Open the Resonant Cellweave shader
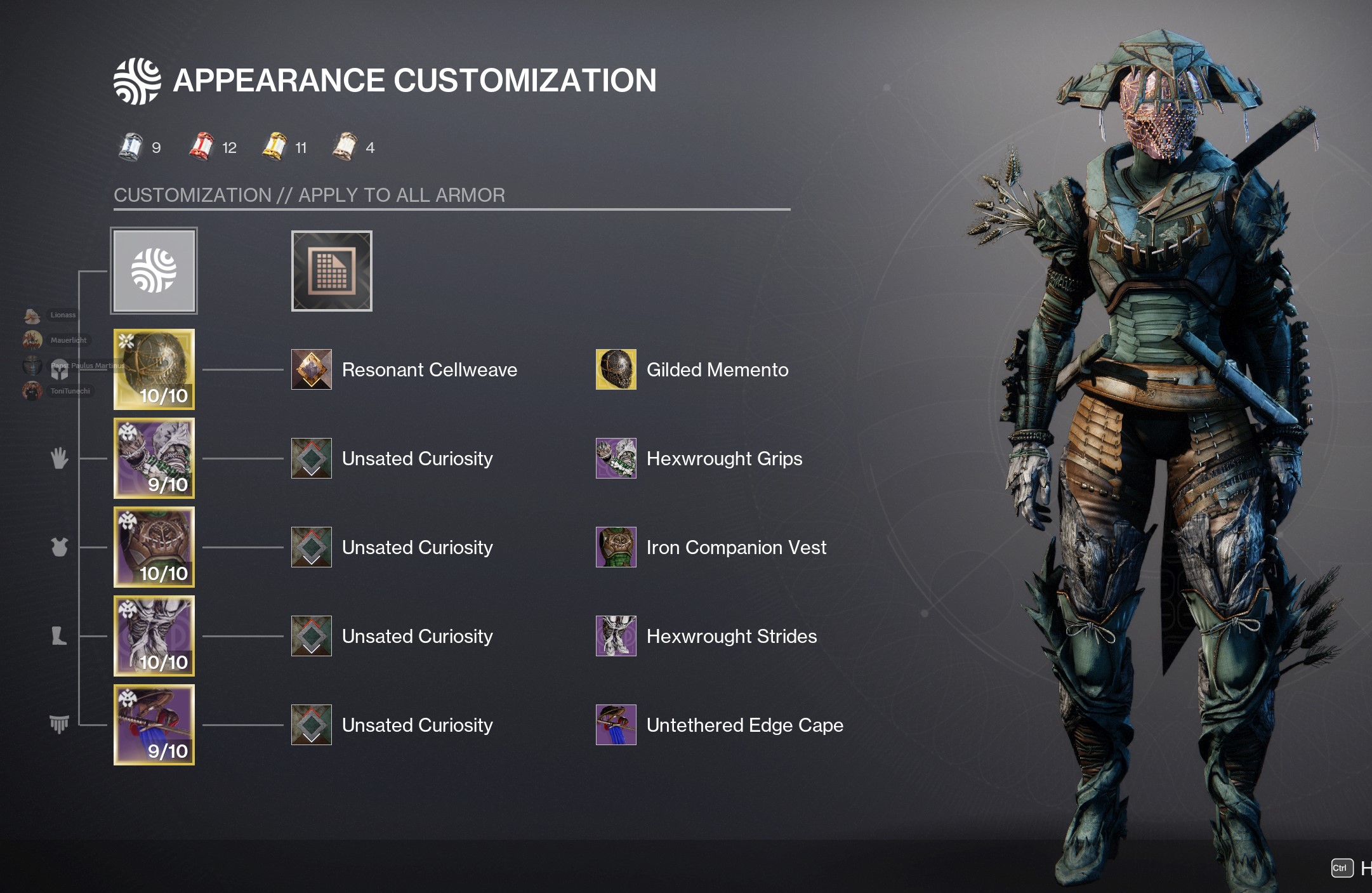Viewport: 1372px width, 893px height. [x=312, y=369]
